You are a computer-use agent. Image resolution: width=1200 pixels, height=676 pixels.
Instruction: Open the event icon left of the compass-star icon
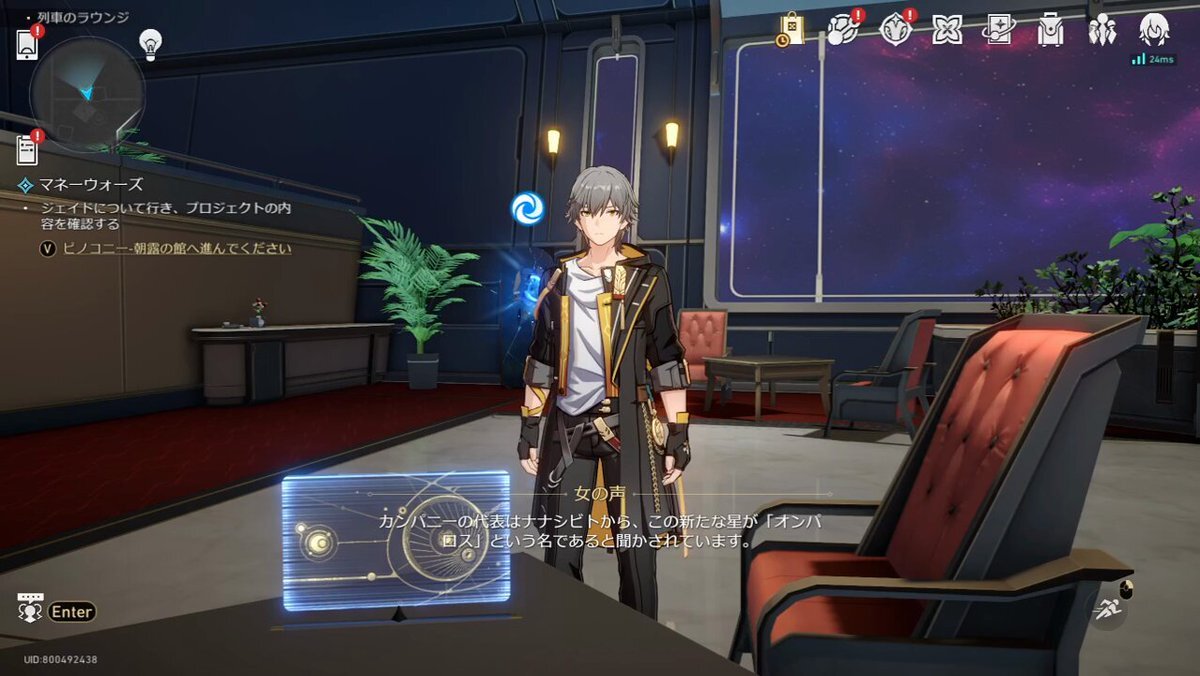[x=842, y=30]
